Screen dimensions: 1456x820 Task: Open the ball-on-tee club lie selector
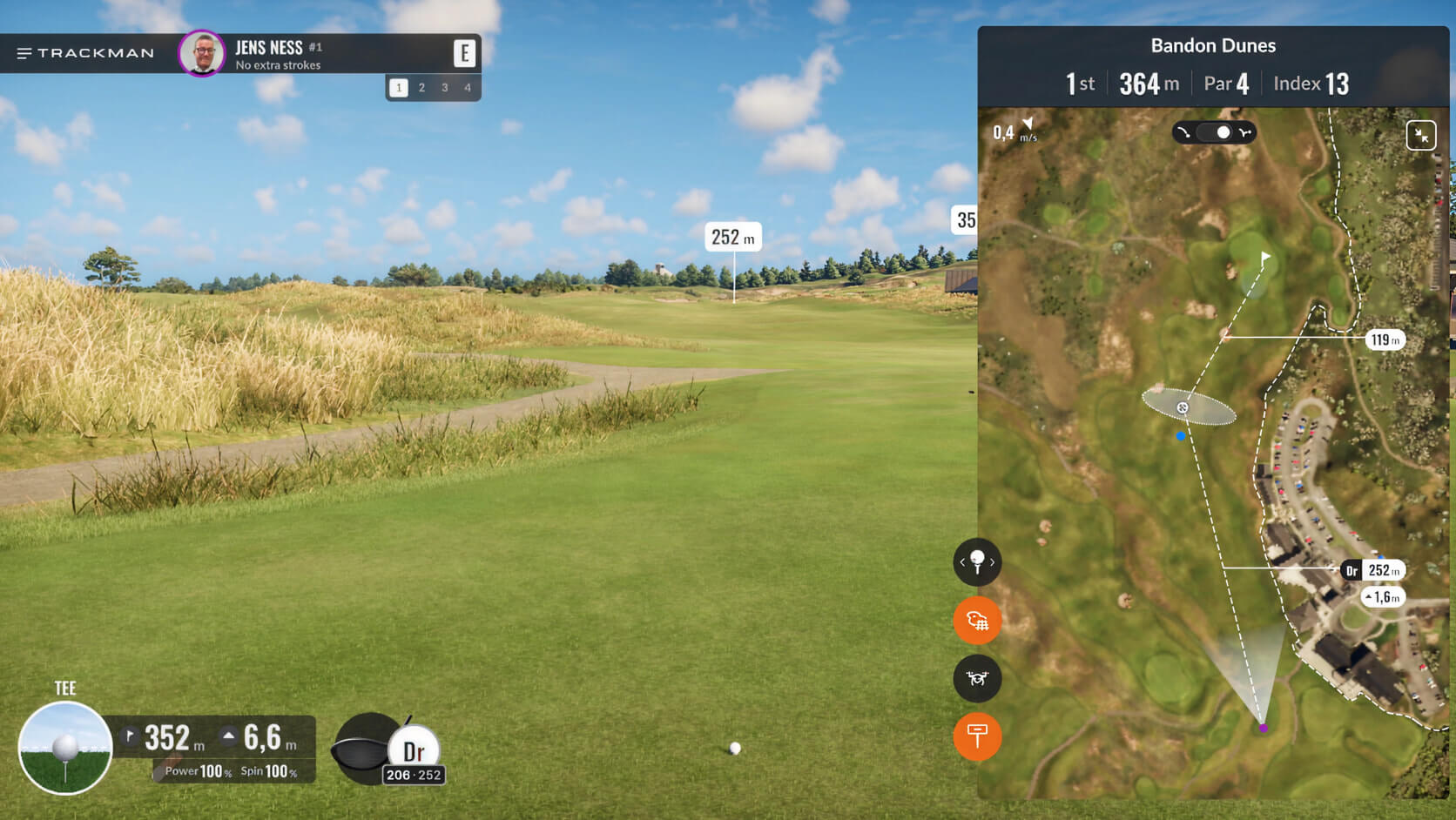(977, 562)
